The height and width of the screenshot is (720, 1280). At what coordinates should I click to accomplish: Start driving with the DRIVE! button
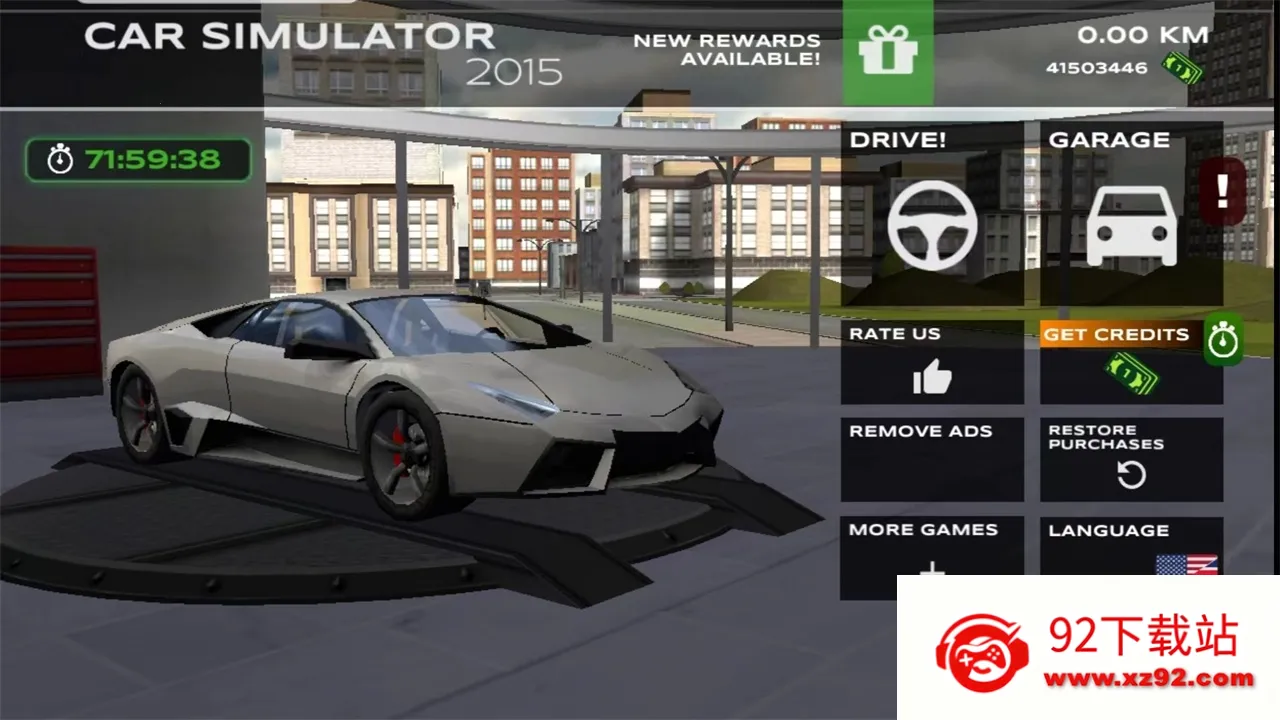[x=932, y=214]
